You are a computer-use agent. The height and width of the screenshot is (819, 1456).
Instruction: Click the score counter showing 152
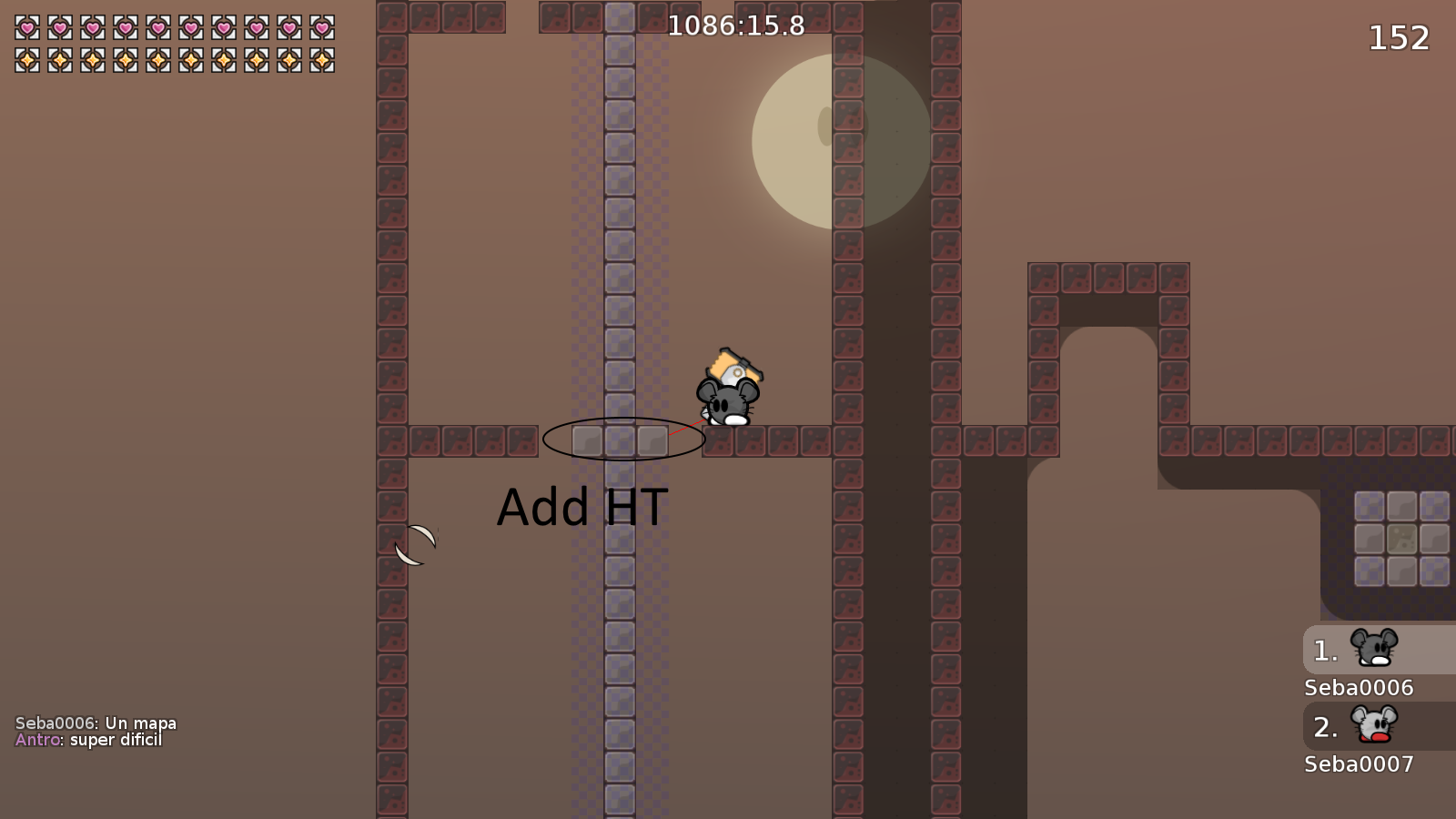tap(1399, 38)
